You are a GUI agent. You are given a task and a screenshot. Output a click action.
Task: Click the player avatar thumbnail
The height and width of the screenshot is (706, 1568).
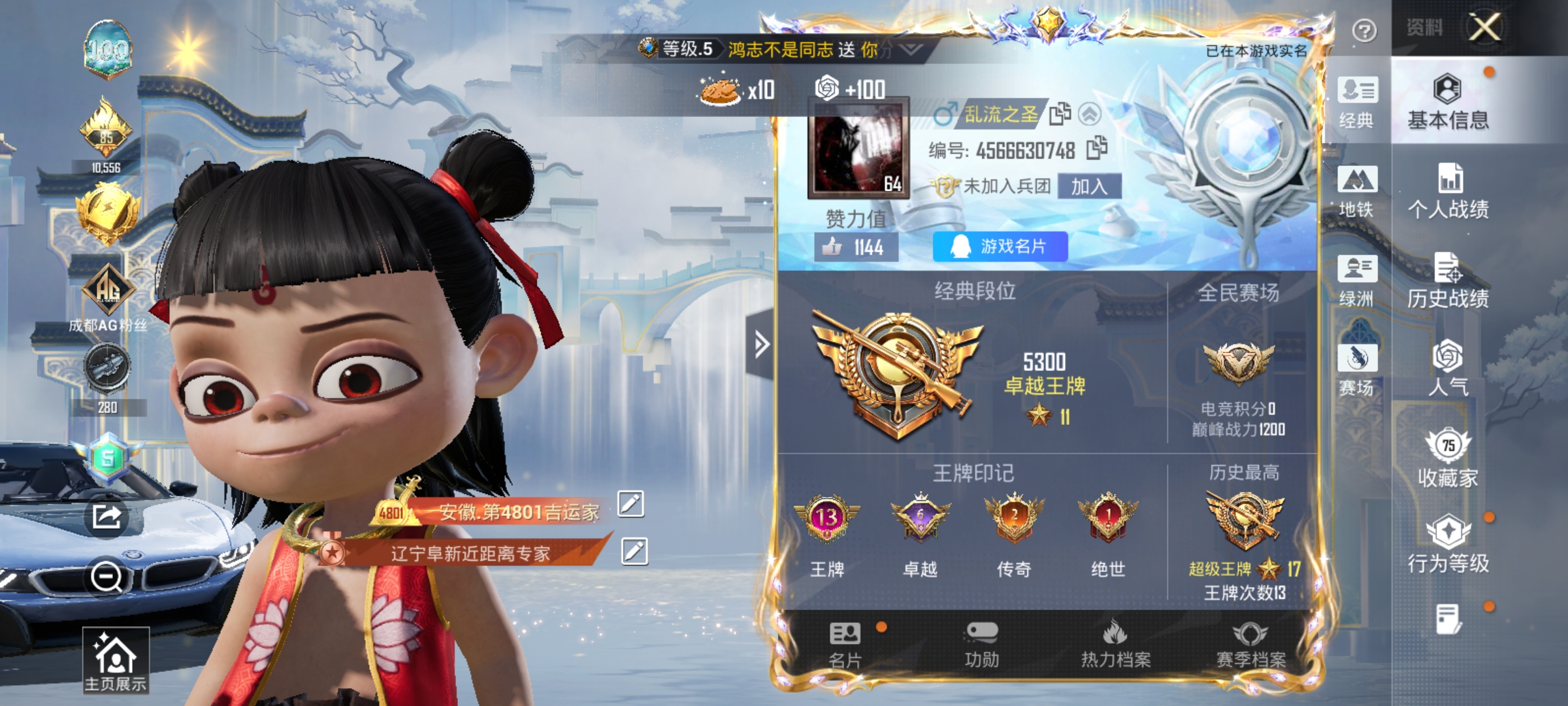(856, 150)
